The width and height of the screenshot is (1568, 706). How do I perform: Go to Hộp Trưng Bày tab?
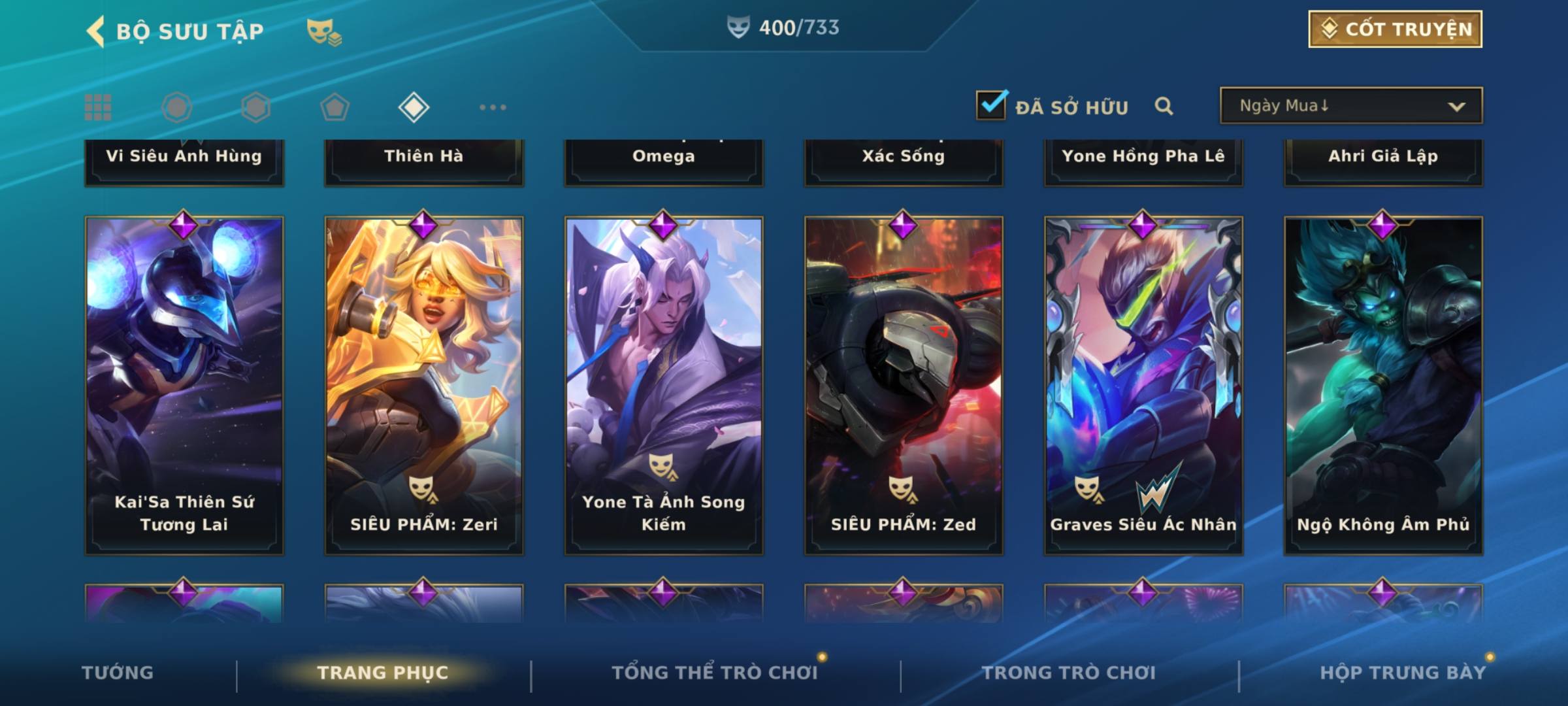1403,673
